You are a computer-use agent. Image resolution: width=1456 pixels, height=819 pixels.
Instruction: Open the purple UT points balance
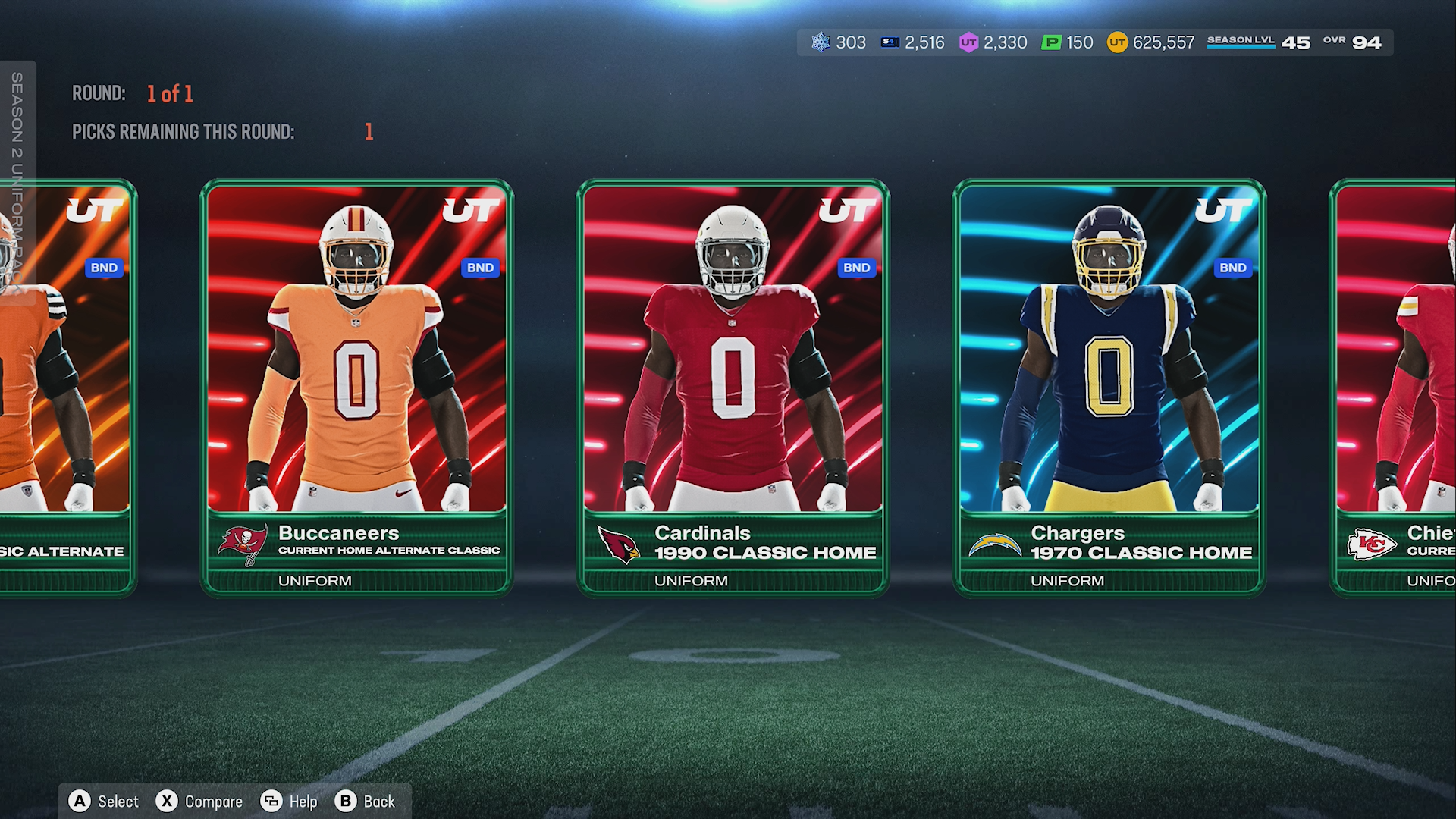point(993,42)
